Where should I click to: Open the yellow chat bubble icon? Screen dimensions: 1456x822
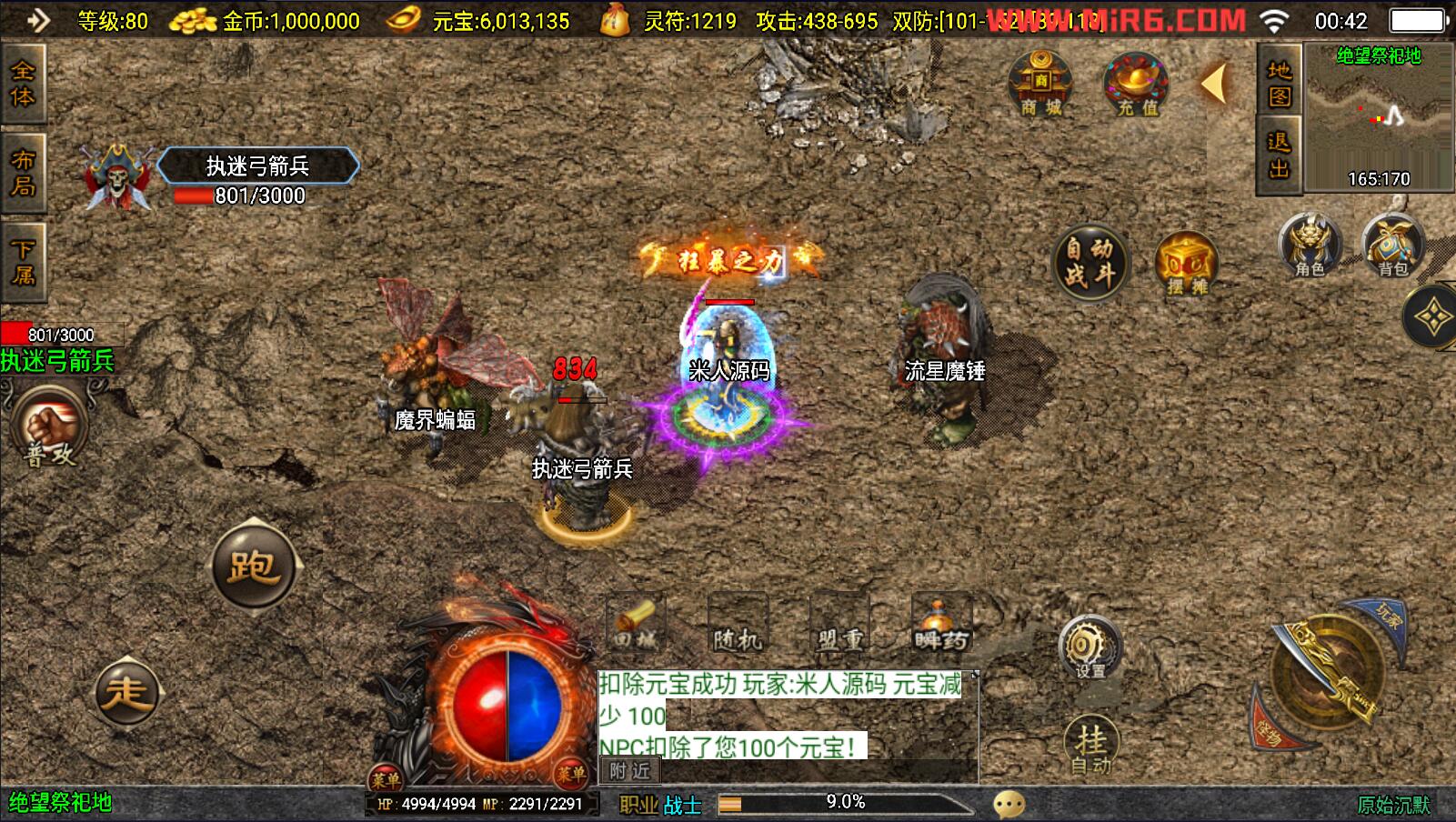1009,804
